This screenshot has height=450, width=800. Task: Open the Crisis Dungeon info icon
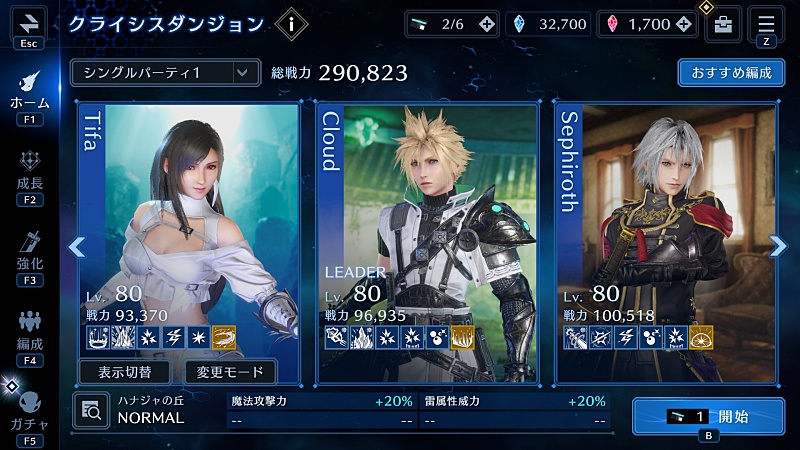pyautogui.click(x=291, y=25)
